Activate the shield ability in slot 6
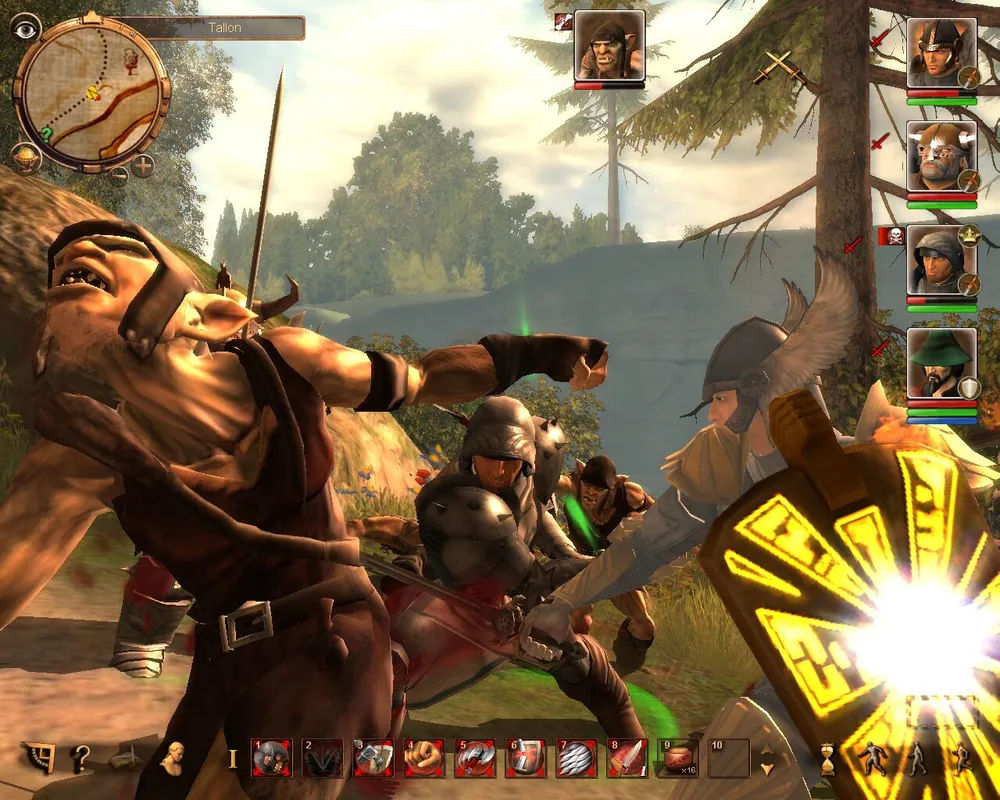The image size is (1000, 800). (x=525, y=759)
